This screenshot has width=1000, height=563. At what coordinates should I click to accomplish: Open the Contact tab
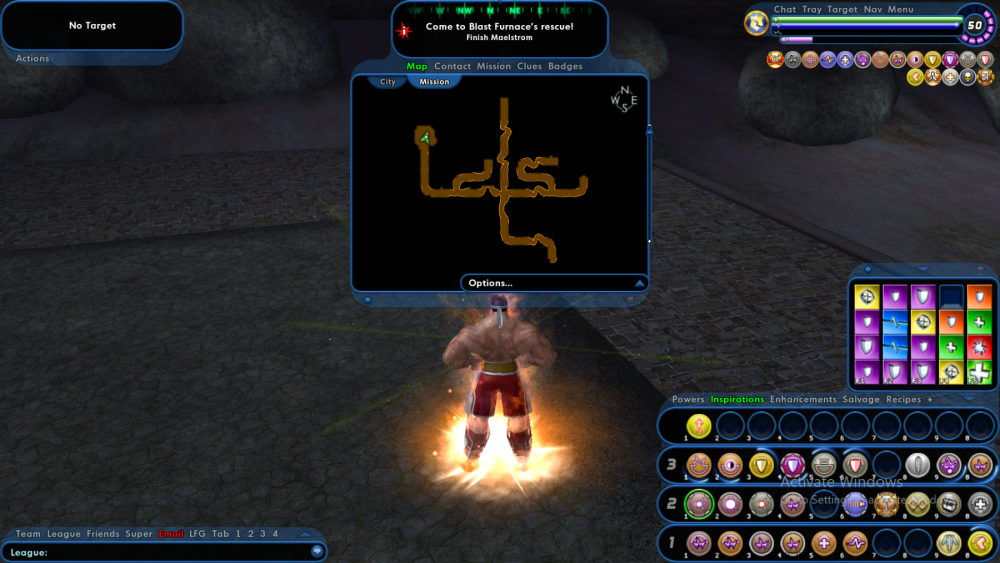[452, 67]
